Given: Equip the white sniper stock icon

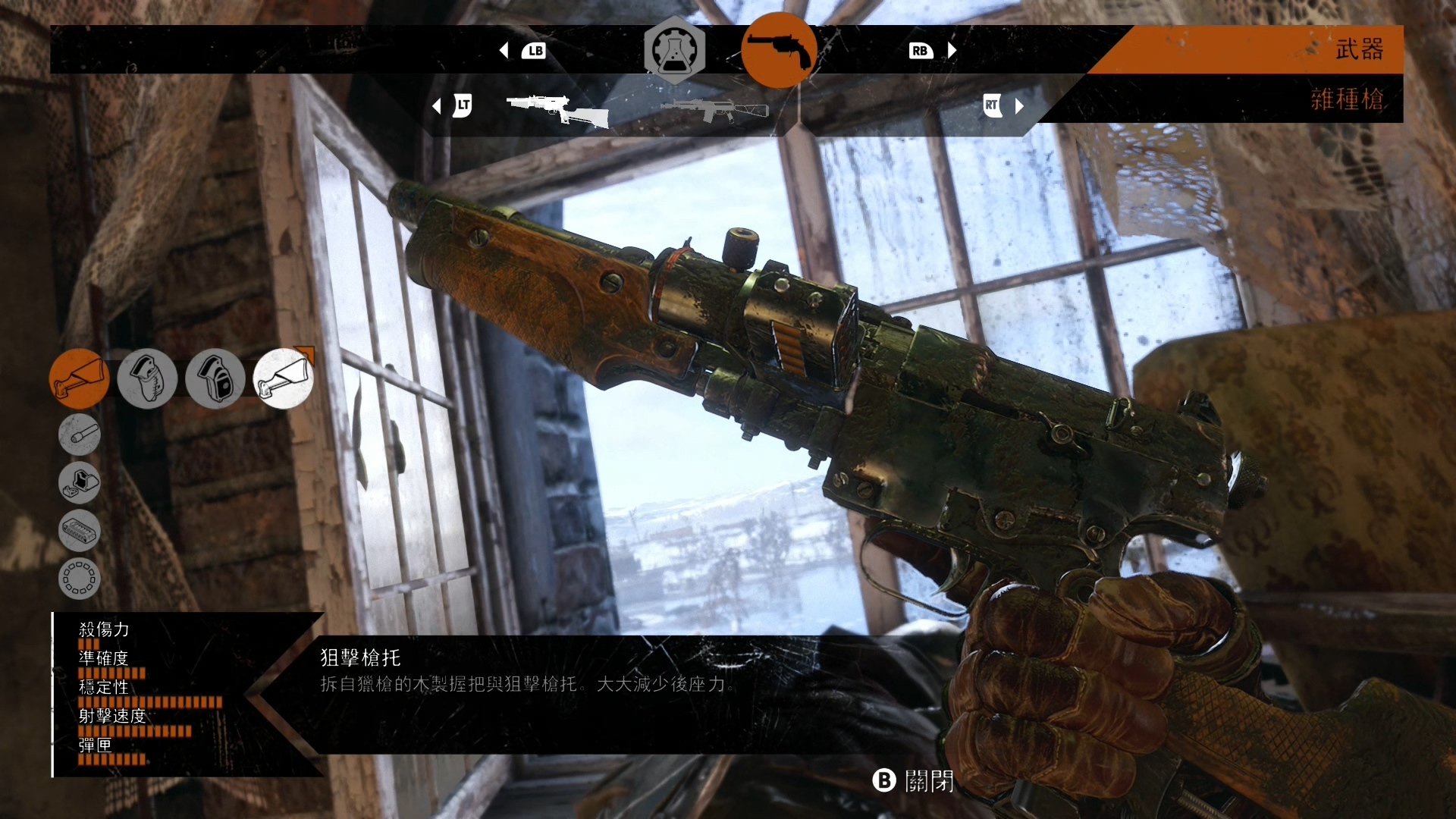Looking at the screenshot, I should [x=283, y=378].
